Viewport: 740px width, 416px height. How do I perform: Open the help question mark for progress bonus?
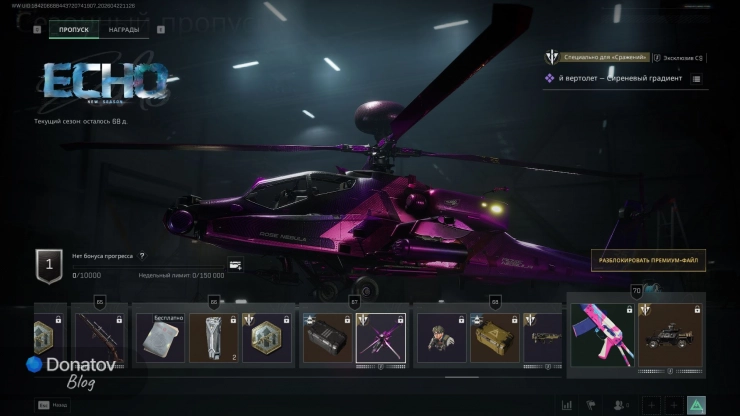coord(141,256)
